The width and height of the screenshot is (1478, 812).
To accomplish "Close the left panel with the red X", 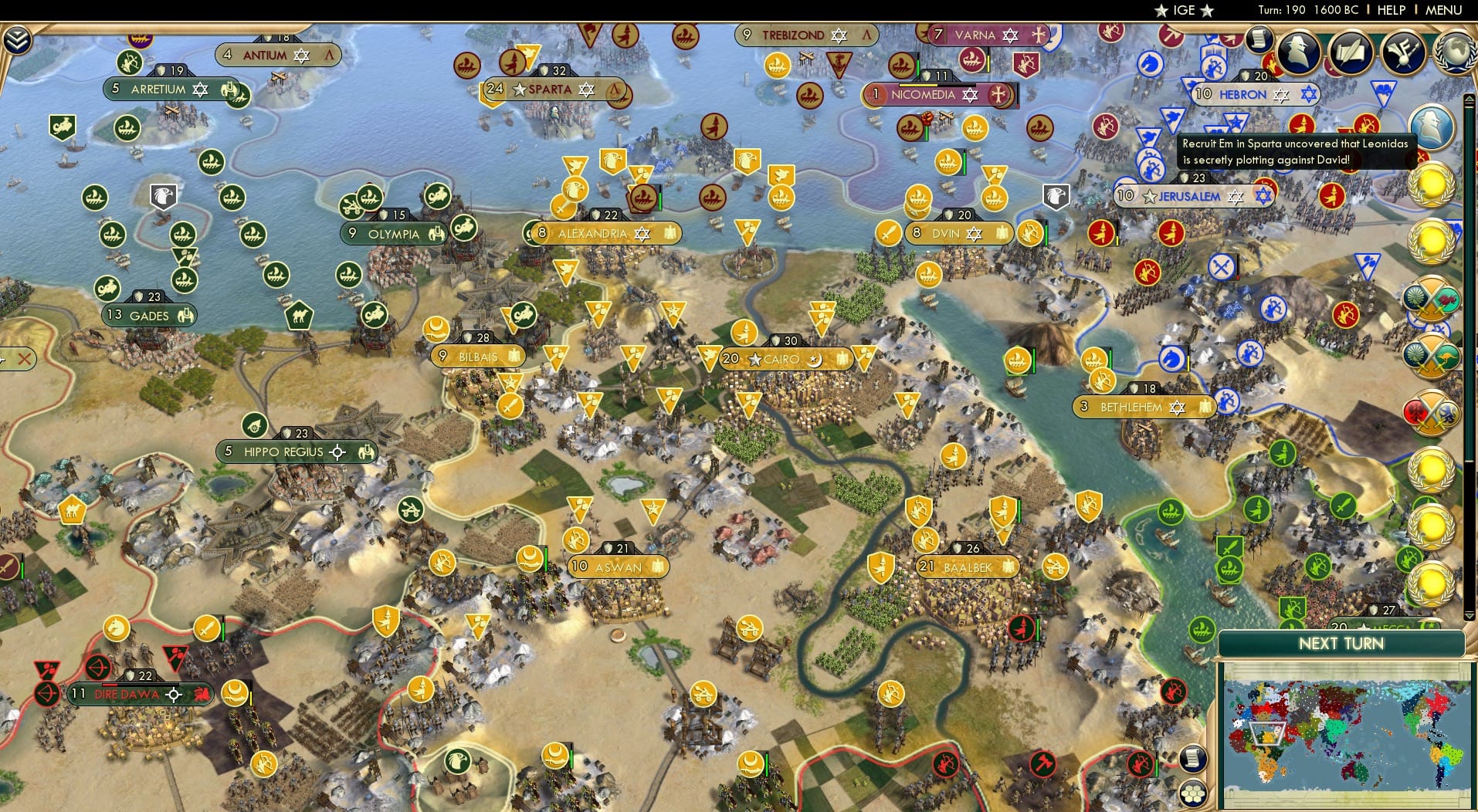I will tap(24, 358).
